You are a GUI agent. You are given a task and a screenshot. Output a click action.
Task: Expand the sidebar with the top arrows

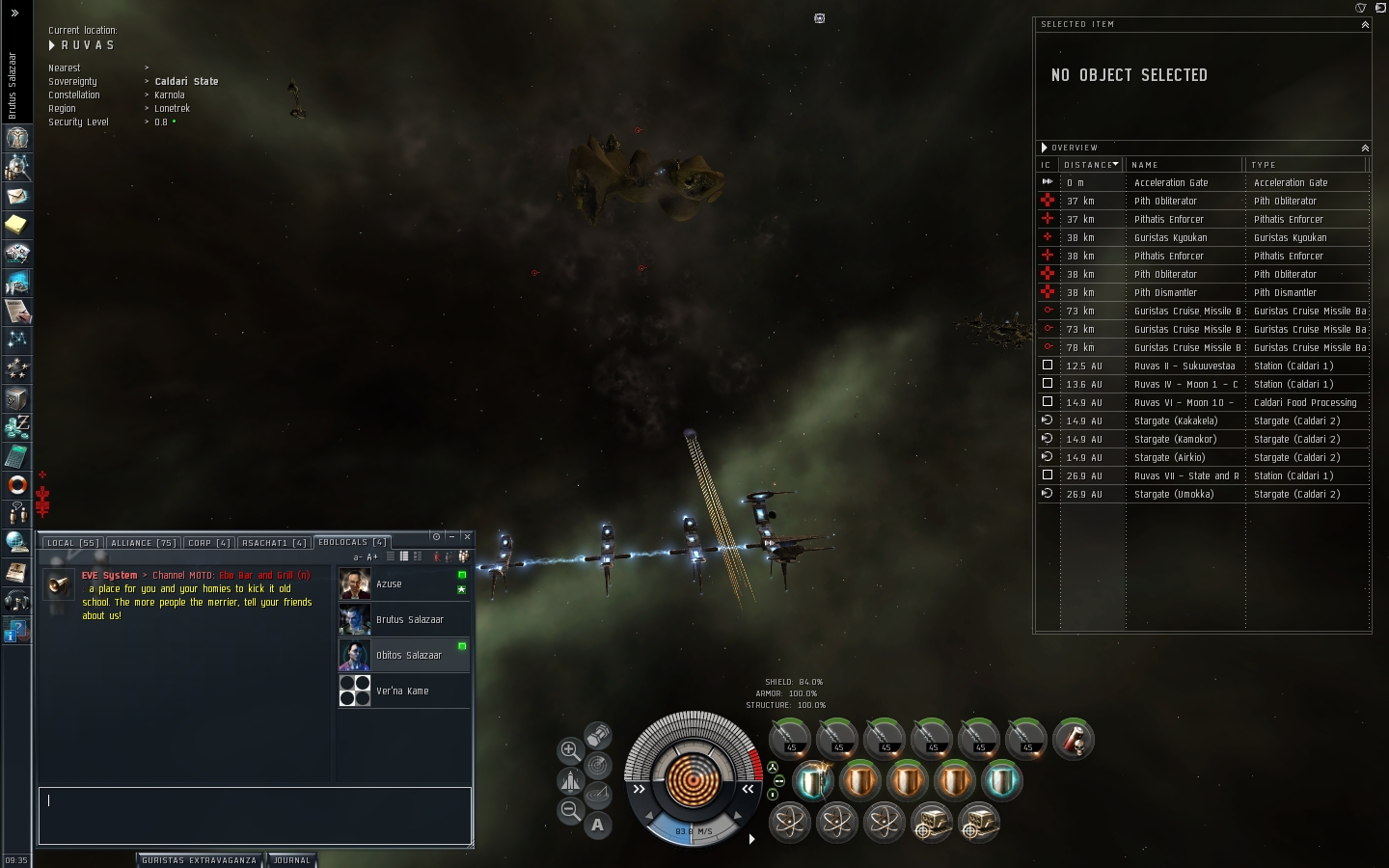click(x=14, y=13)
